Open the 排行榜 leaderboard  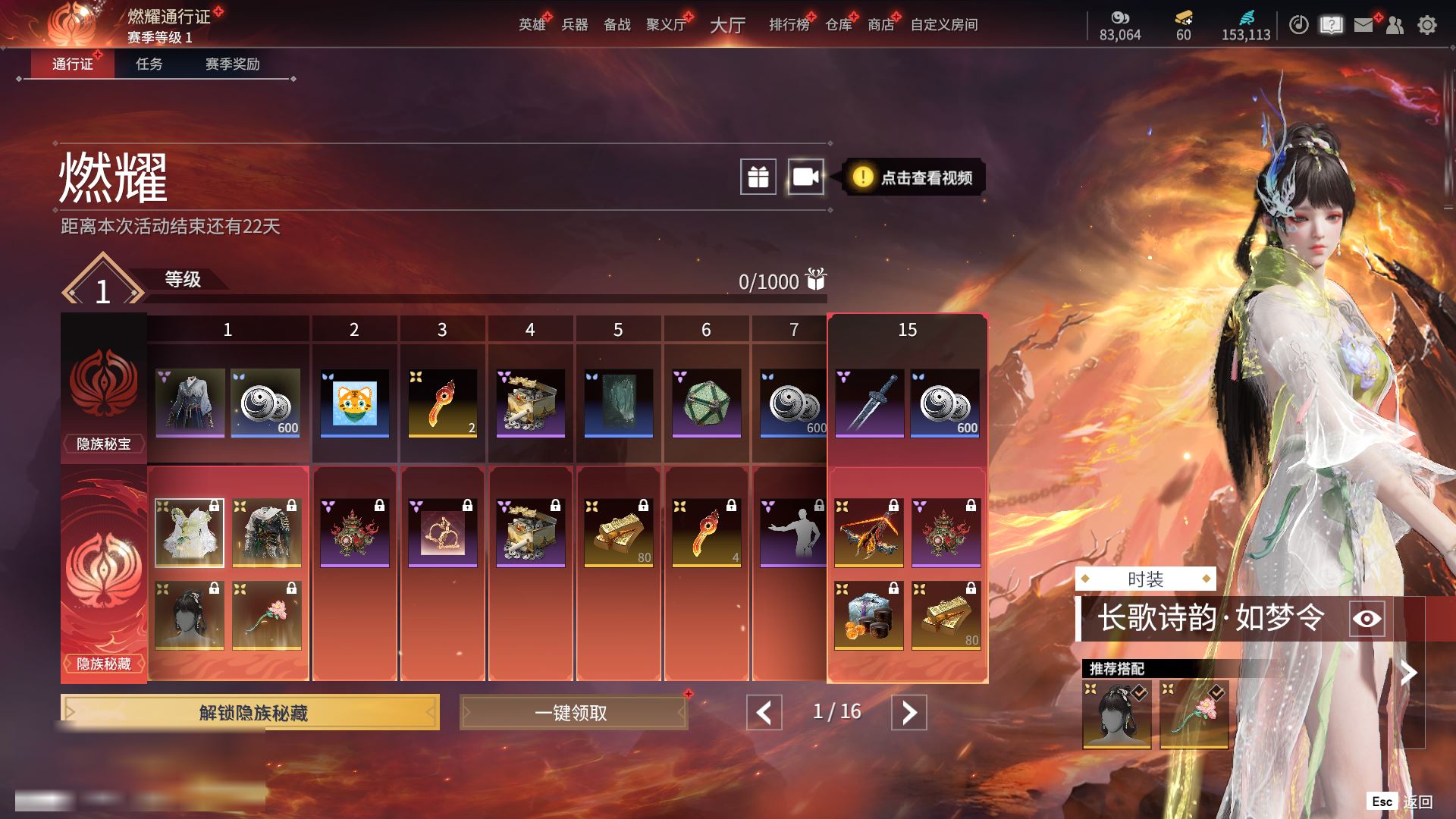pyautogui.click(x=789, y=25)
